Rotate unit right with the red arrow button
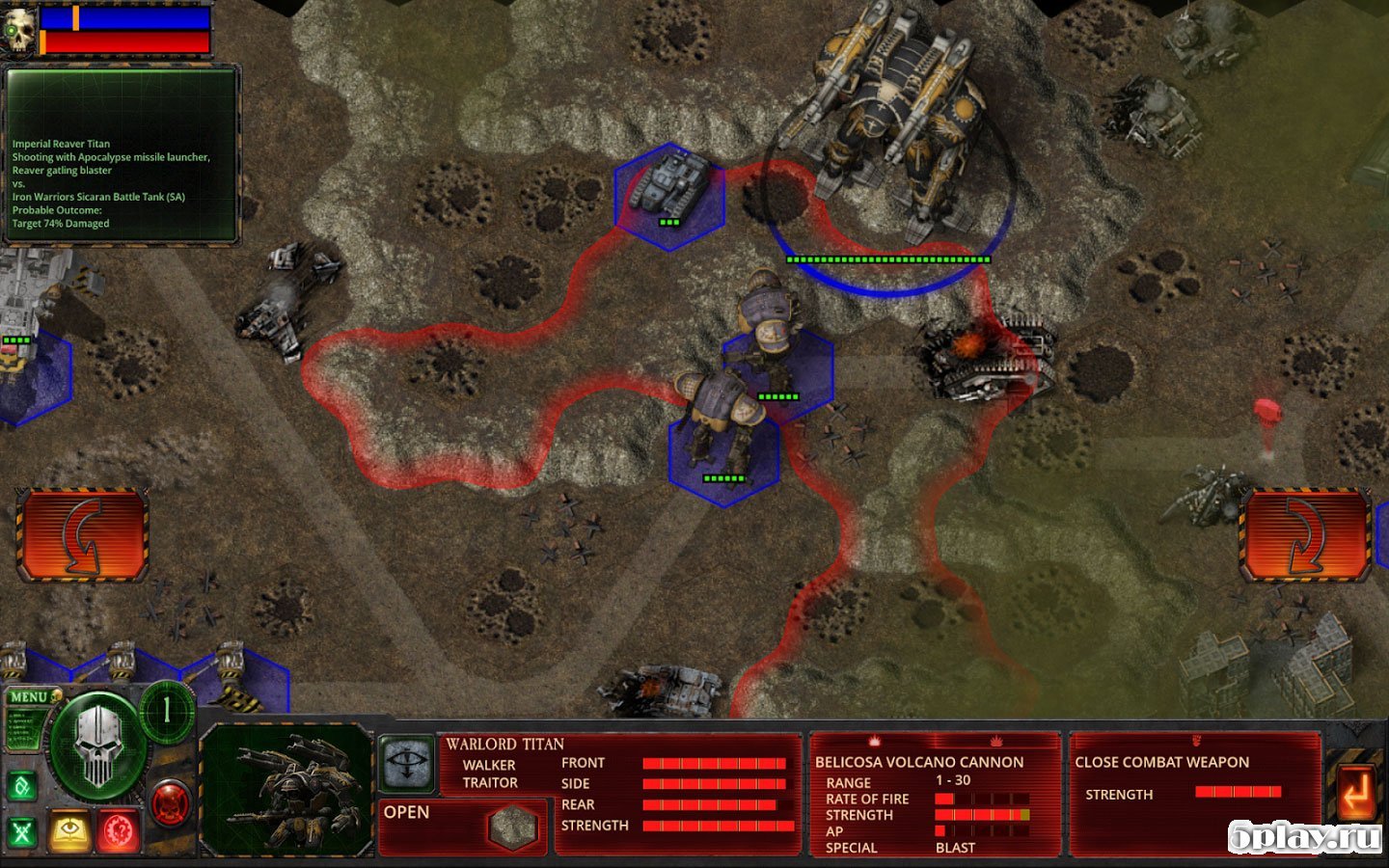This screenshot has height=868, width=1389. click(x=1304, y=534)
